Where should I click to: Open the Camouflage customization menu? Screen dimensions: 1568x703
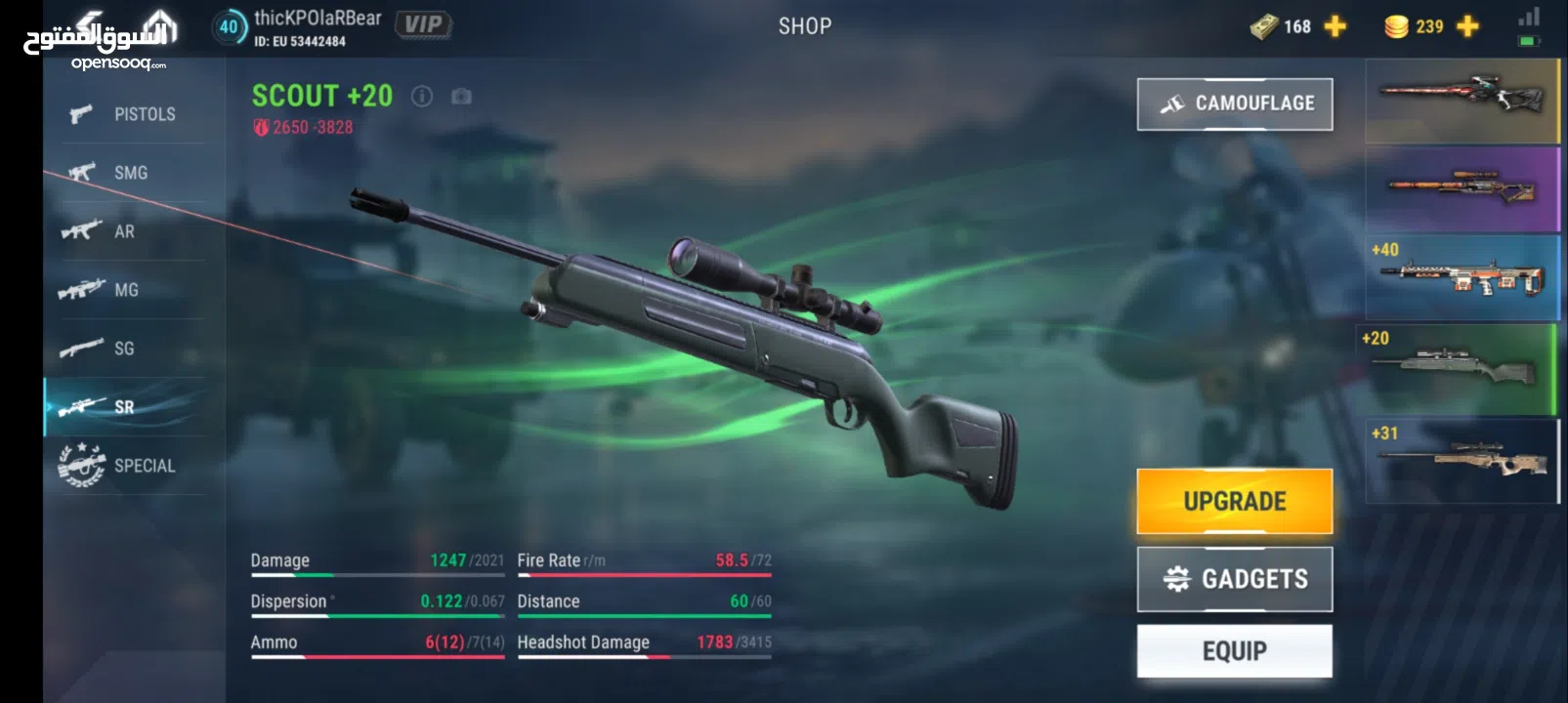[1235, 103]
